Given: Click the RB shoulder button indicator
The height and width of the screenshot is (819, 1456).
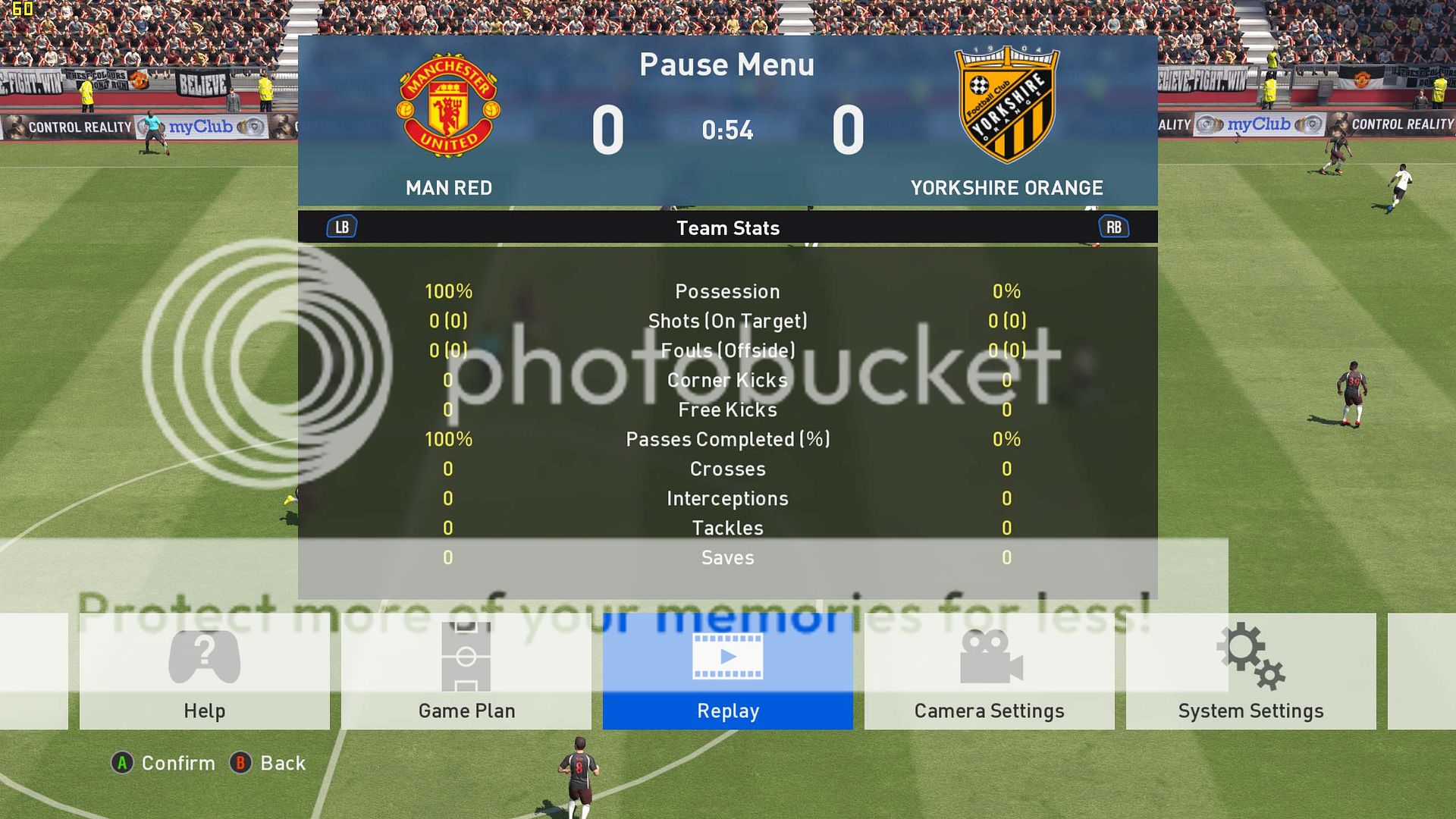Looking at the screenshot, I should point(1114,226).
